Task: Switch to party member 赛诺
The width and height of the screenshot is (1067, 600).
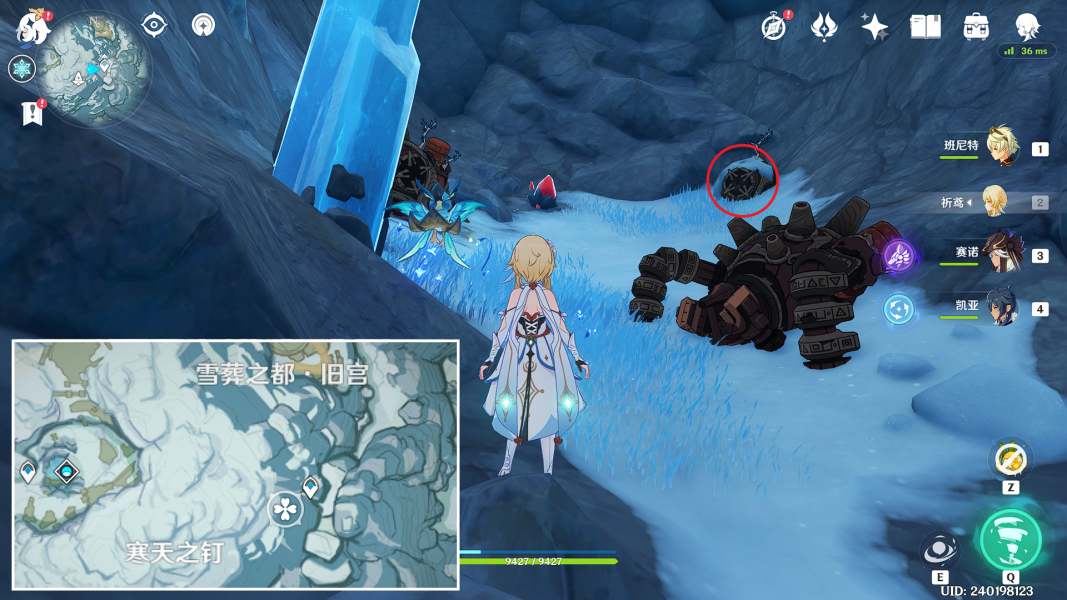Action: click(1001, 254)
